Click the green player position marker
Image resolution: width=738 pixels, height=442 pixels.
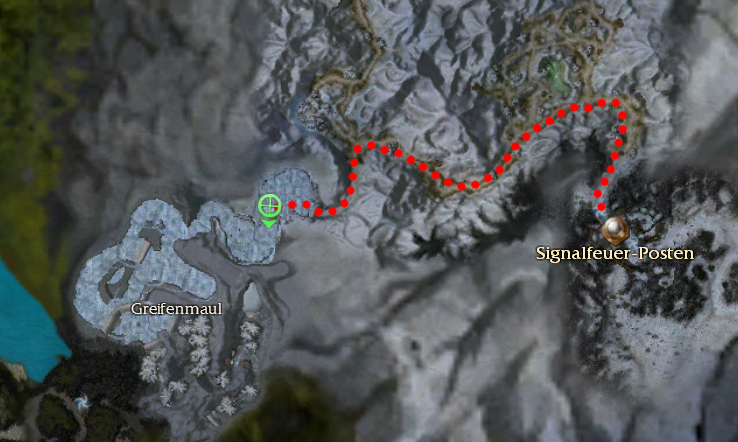[x=268, y=206]
